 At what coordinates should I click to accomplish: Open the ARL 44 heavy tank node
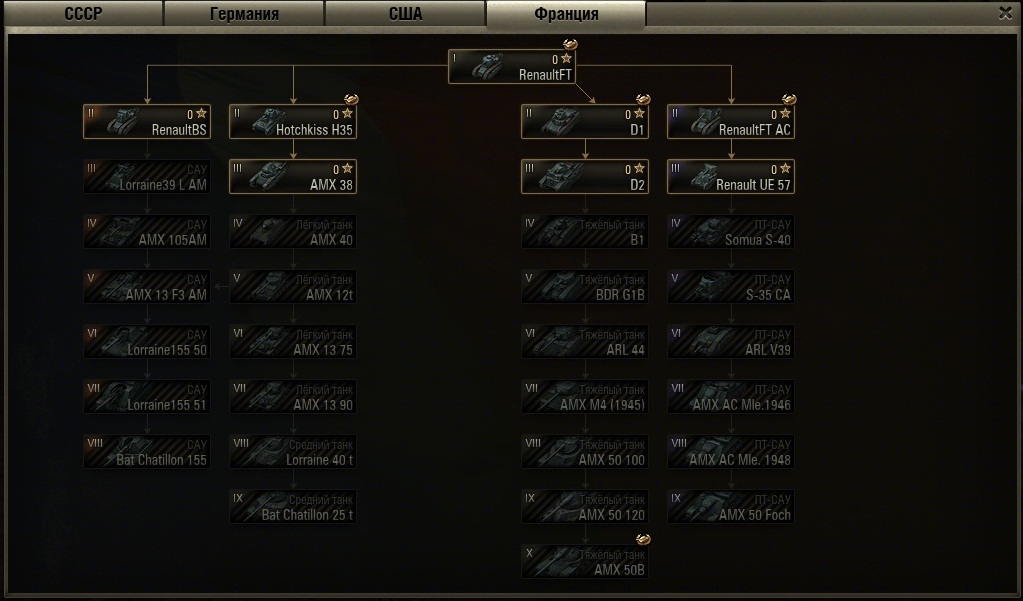[x=585, y=342]
